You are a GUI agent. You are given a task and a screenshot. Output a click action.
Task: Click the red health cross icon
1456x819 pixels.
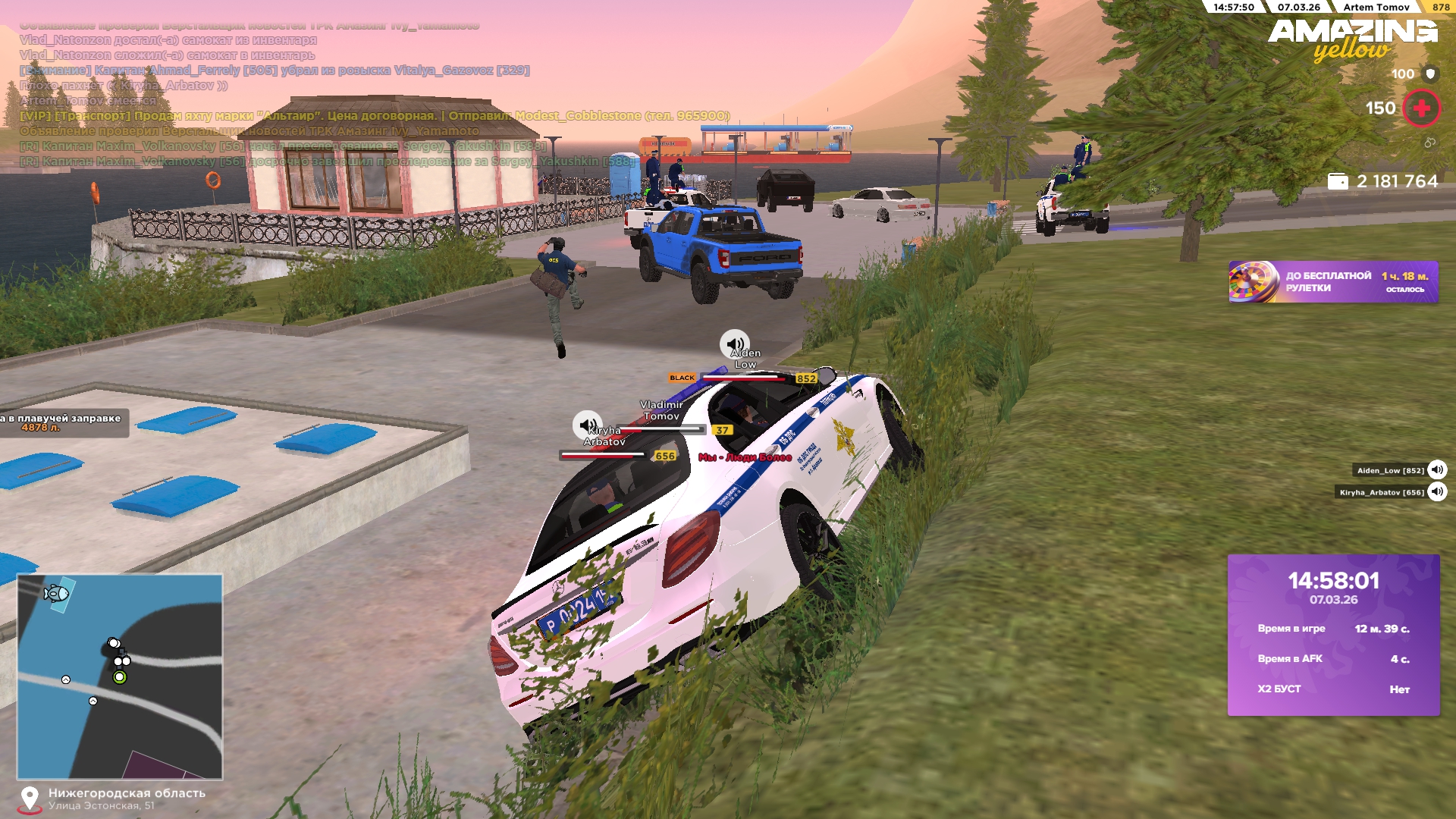pyautogui.click(x=1421, y=108)
